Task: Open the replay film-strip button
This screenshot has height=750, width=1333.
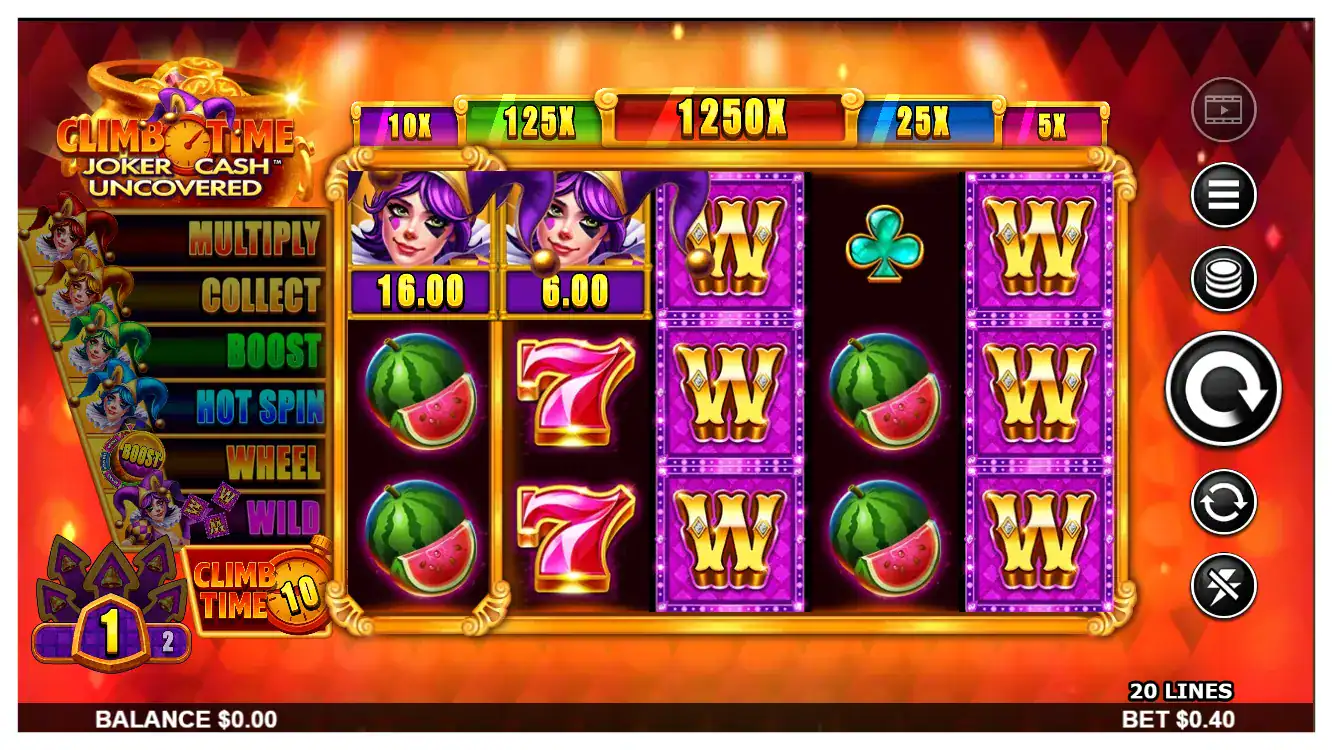Action: click(x=1223, y=108)
